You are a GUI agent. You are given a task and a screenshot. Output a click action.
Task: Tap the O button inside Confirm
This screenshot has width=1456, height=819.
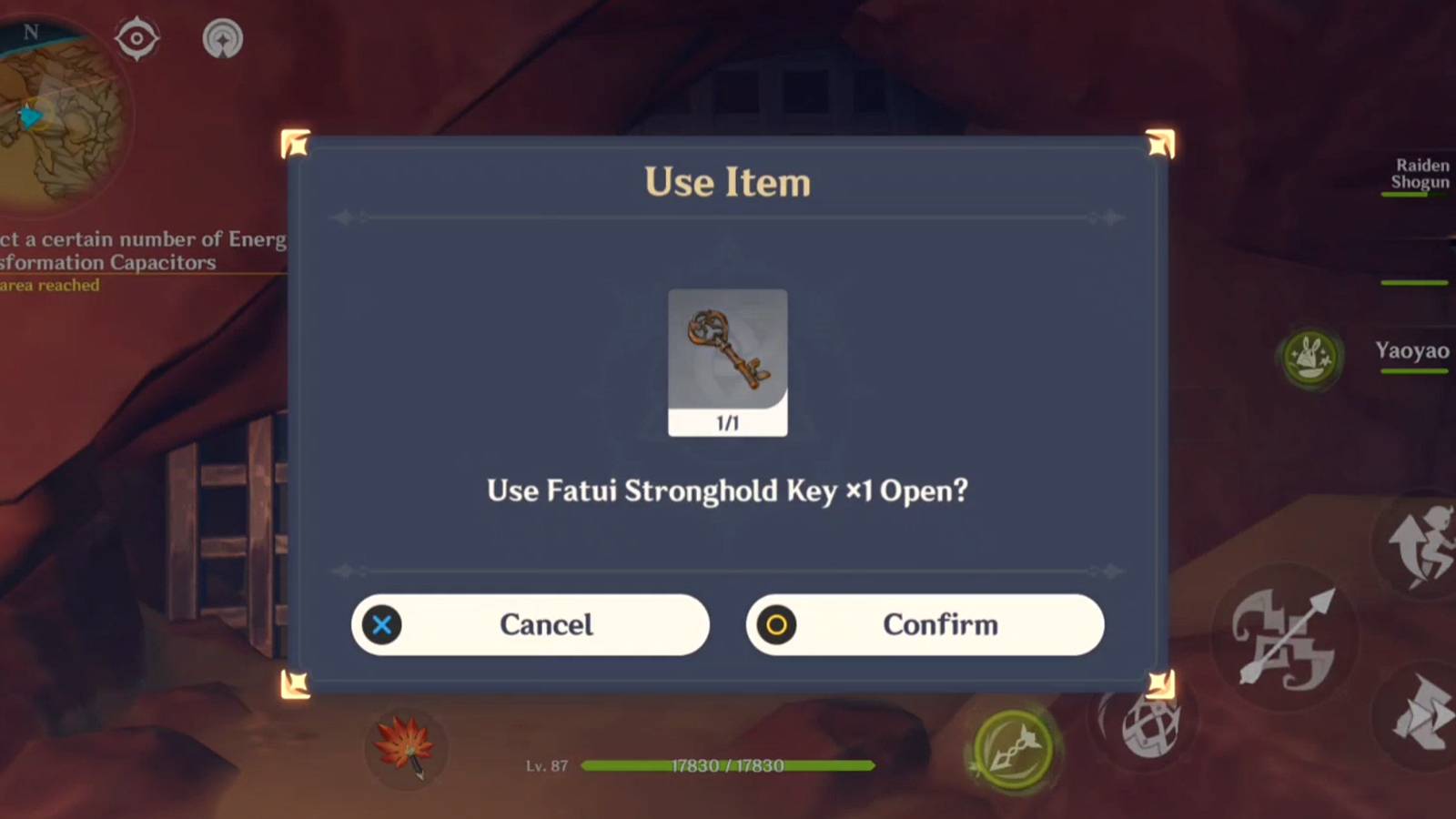(776, 625)
